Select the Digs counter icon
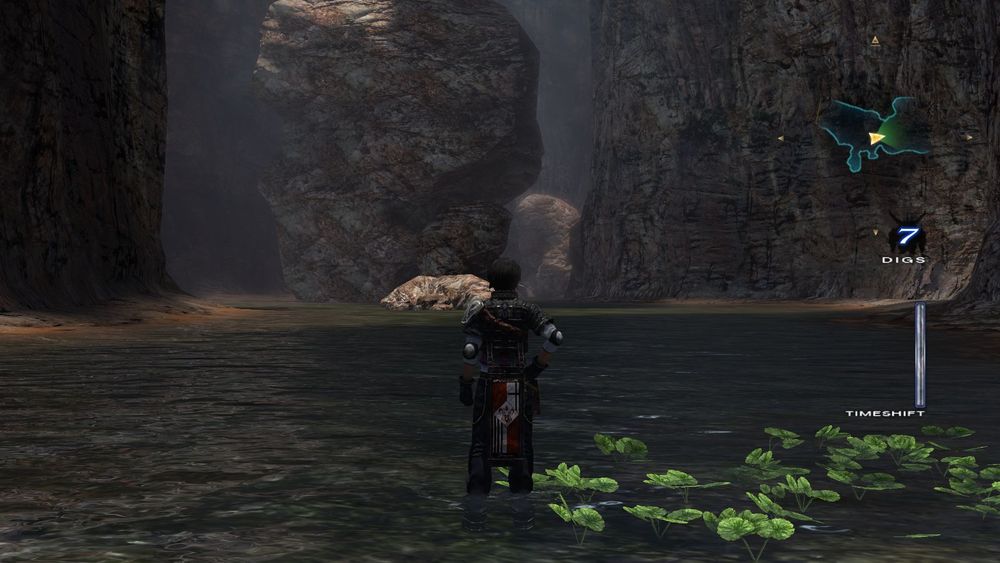This screenshot has width=1000, height=563. tap(906, 238)
